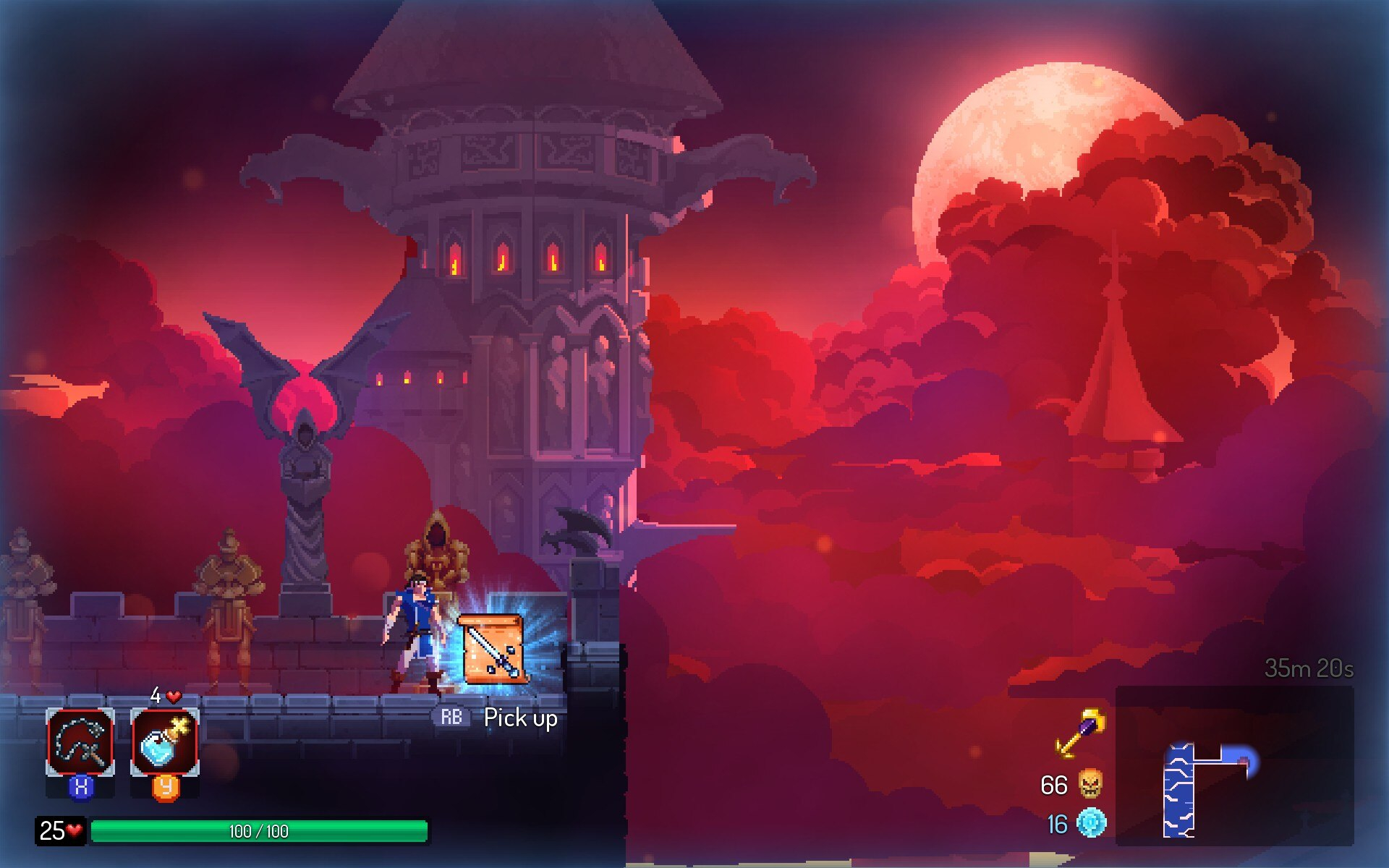Click the red heart icon showing 4 flask charges
The width and height of the screenshot is (1389, 868).
[172, 697]
